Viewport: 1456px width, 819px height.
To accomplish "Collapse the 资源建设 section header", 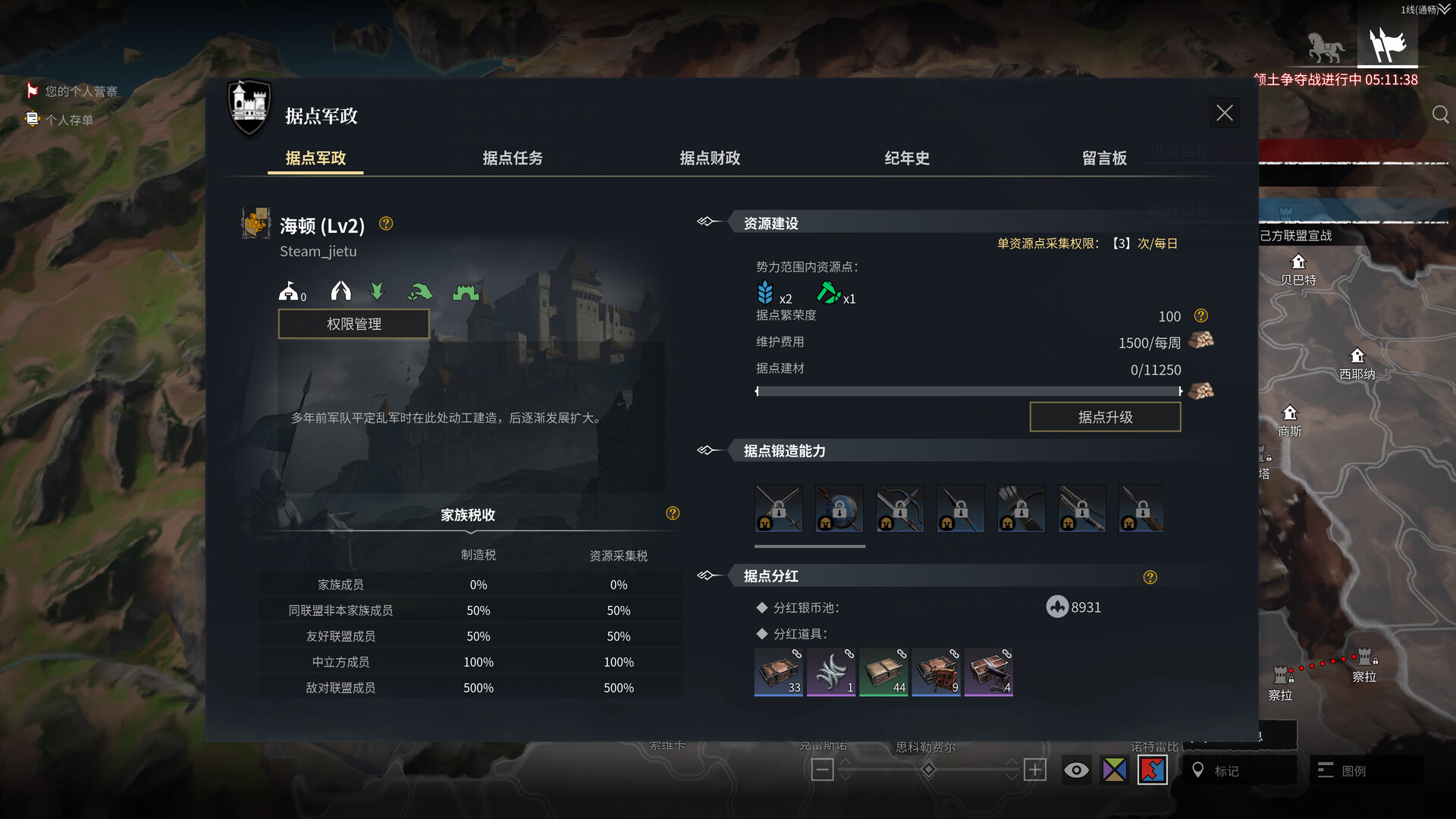I will click(707, 221).
